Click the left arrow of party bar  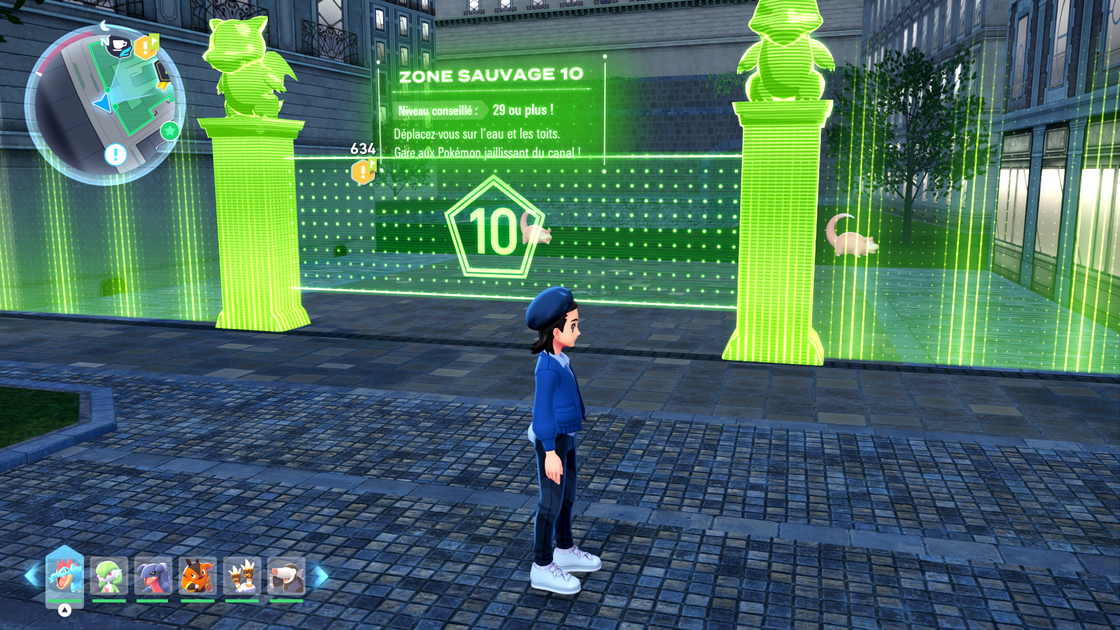click(32, 575)
